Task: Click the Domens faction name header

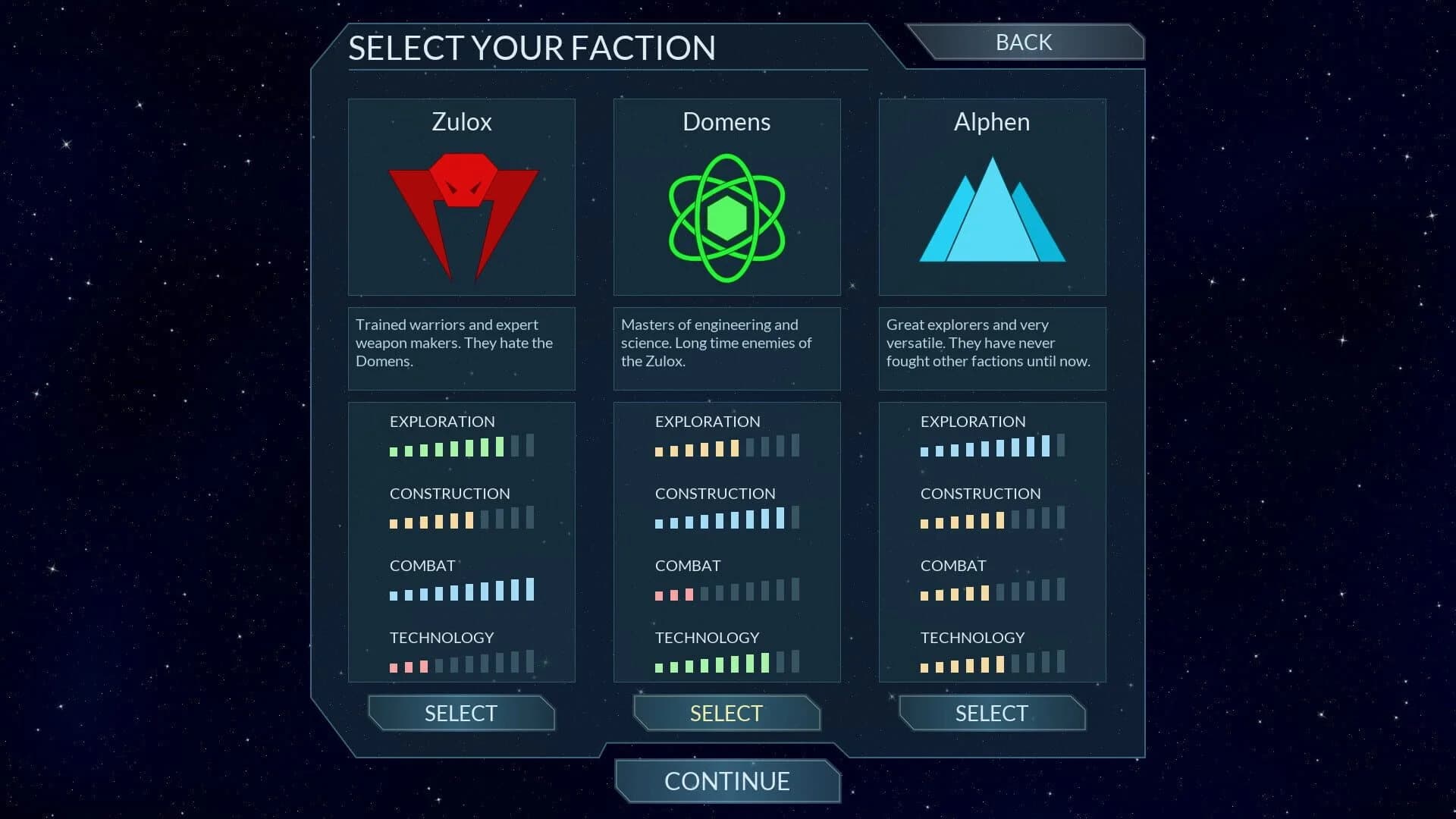Action: pos(726,121)
